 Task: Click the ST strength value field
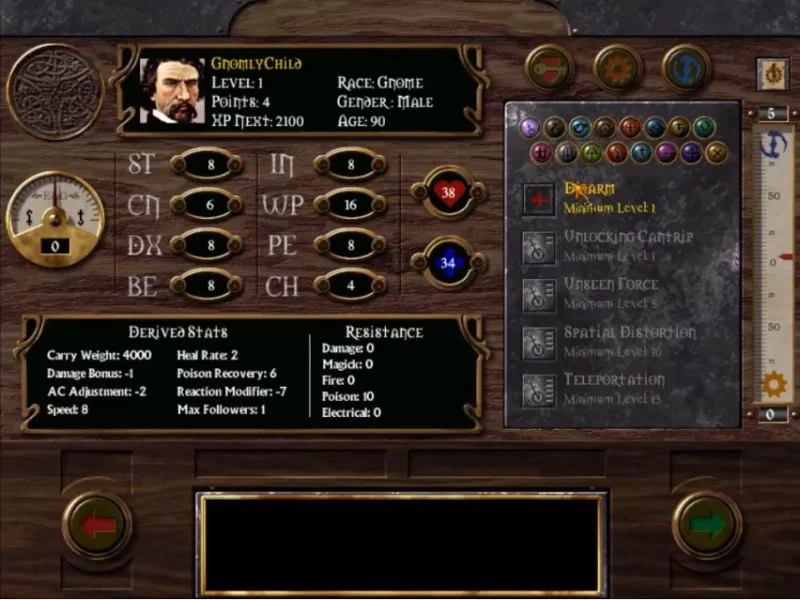206,164
